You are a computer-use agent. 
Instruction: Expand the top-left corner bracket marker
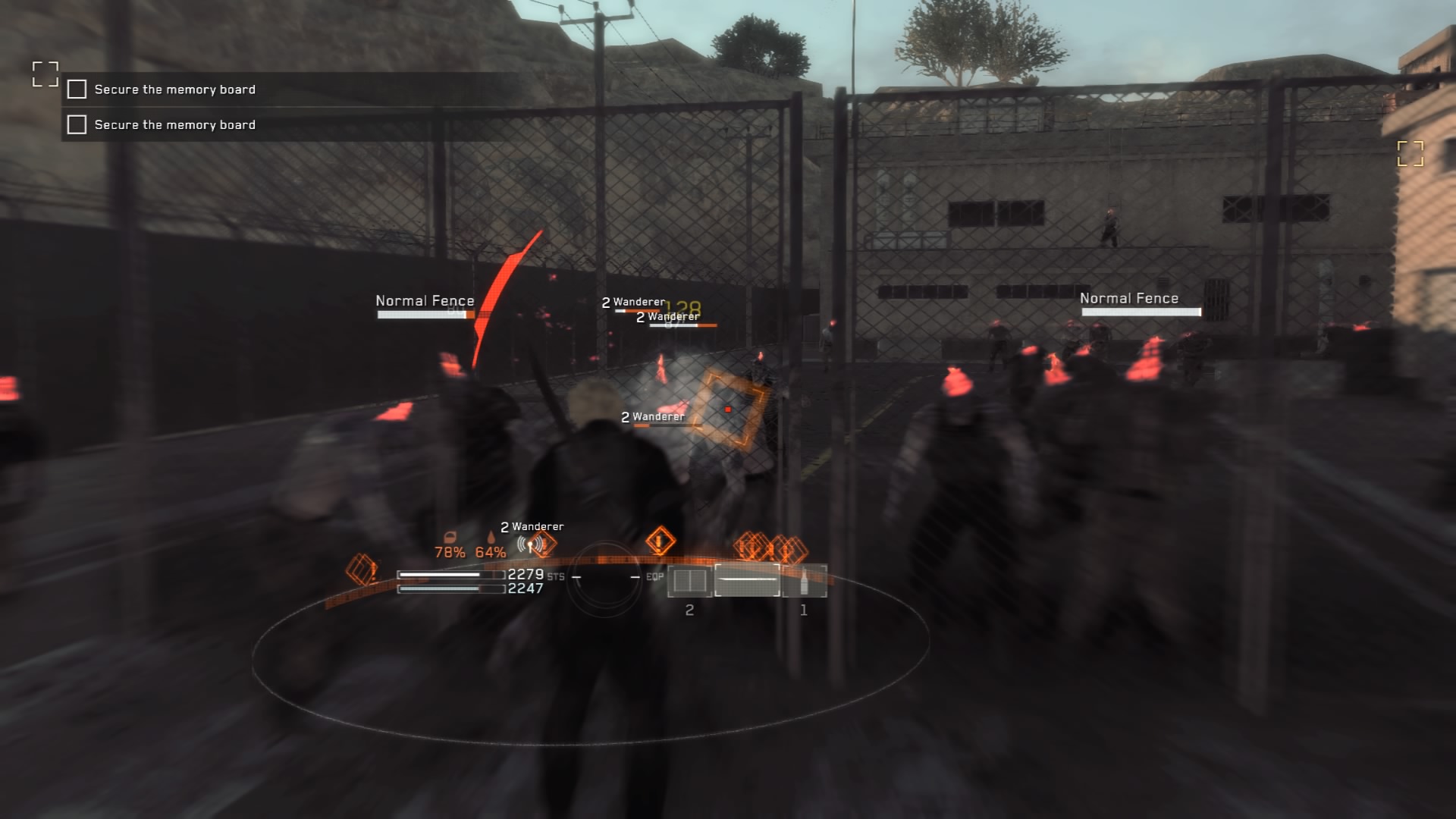[x=47, y=74]
